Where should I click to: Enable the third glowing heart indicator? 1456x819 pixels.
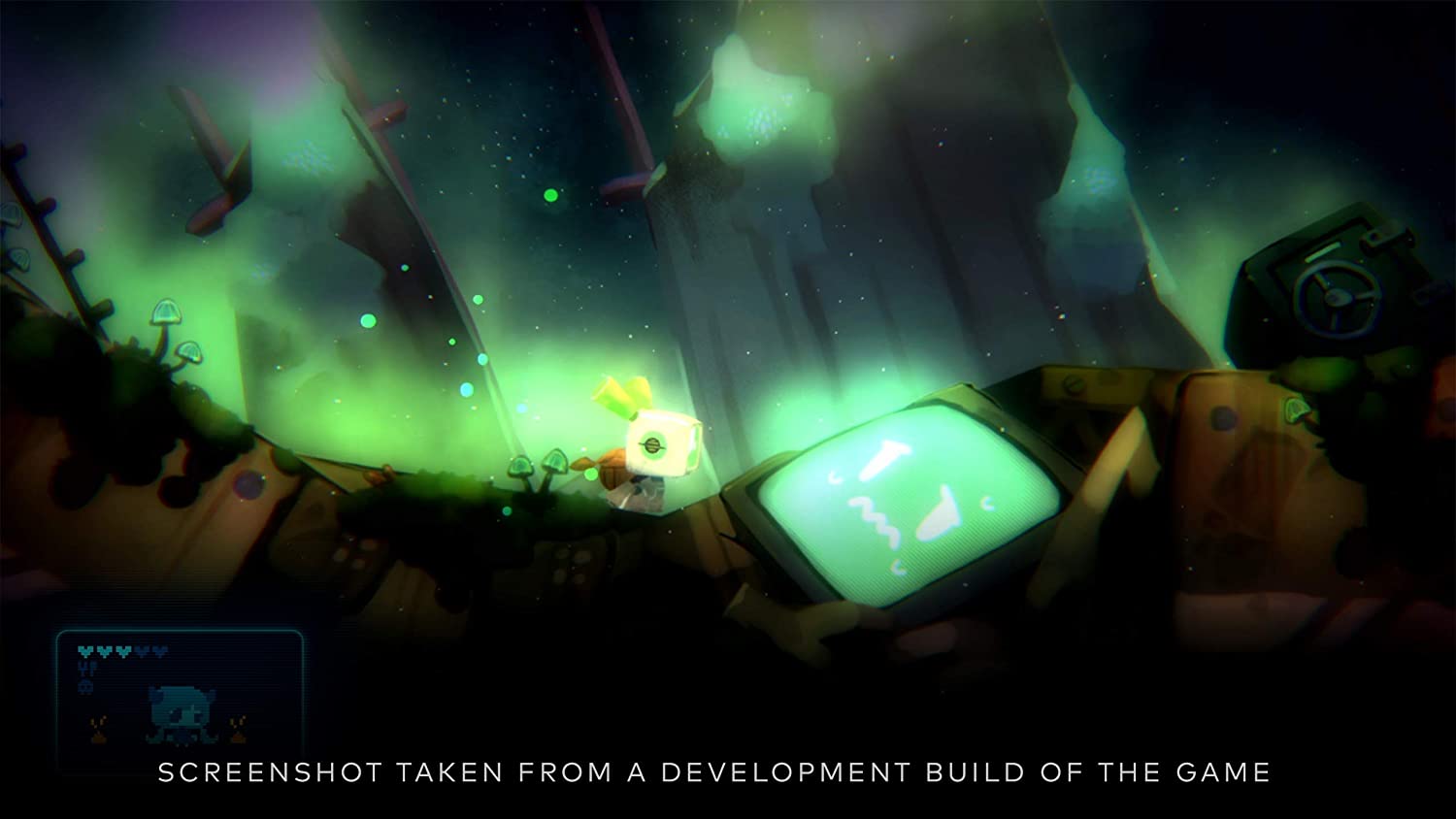[x=123, y=651]
